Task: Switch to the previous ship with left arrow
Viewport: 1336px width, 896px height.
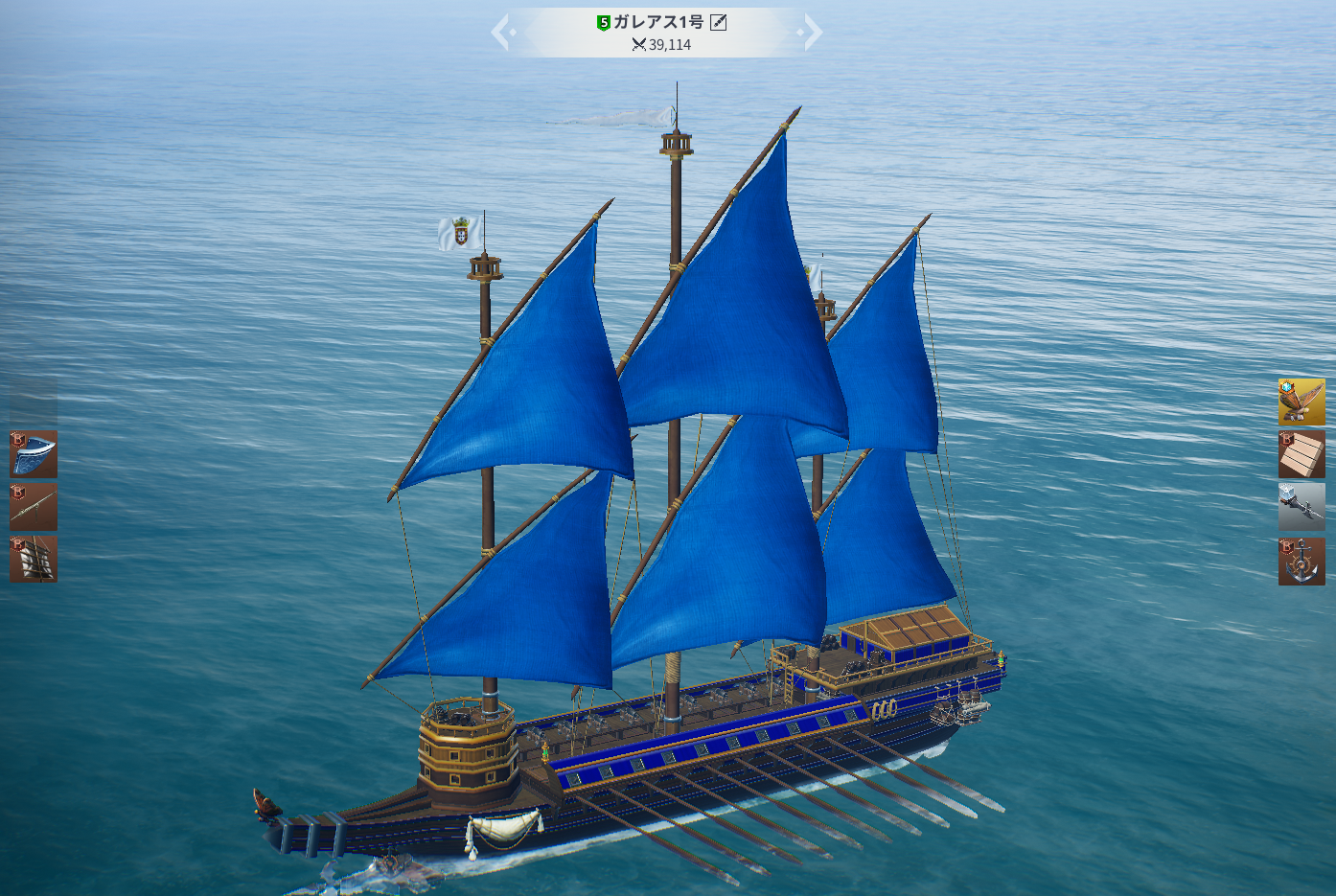Action: [501, 32]
